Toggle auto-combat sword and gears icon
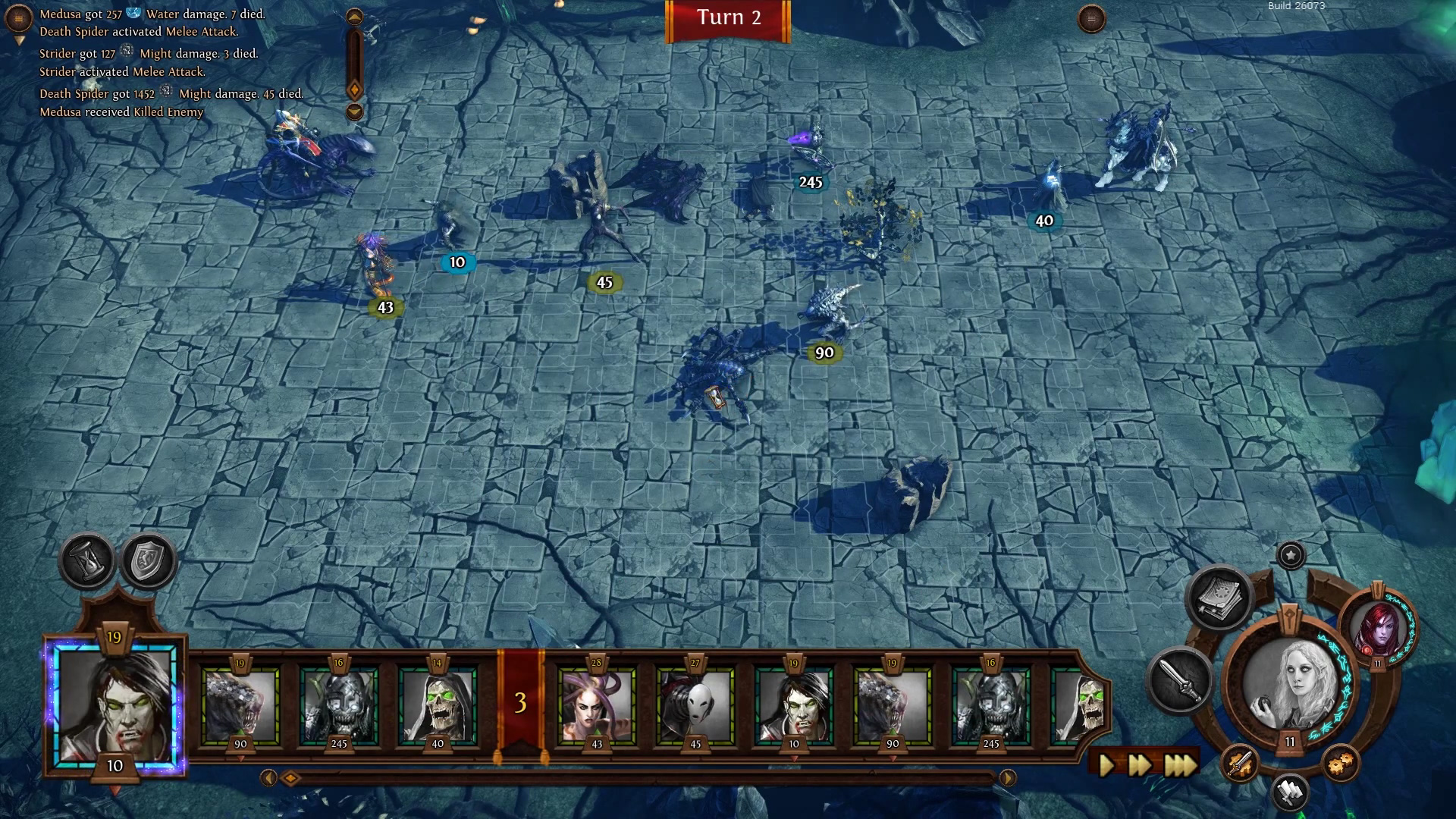 click(x=1240, y=762)
